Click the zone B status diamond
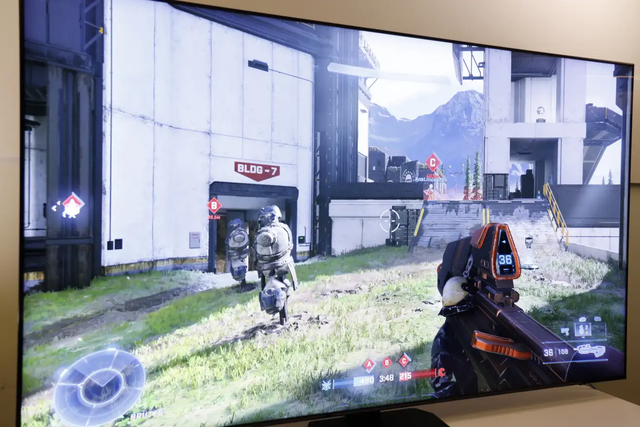The width and height of the screenshot is (640, 427). tap(387, 362)
